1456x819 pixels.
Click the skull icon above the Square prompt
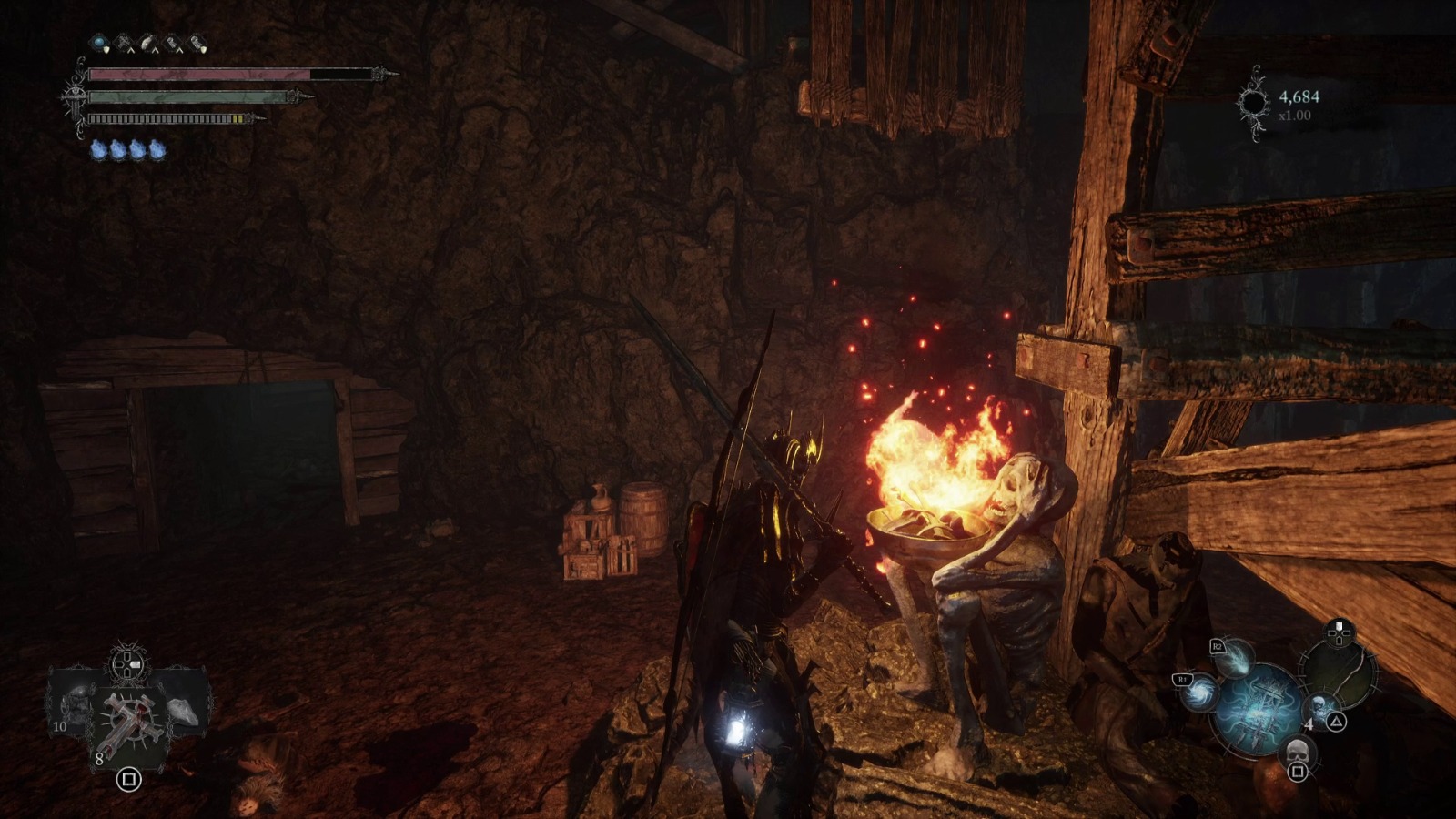click(1299, 752)
